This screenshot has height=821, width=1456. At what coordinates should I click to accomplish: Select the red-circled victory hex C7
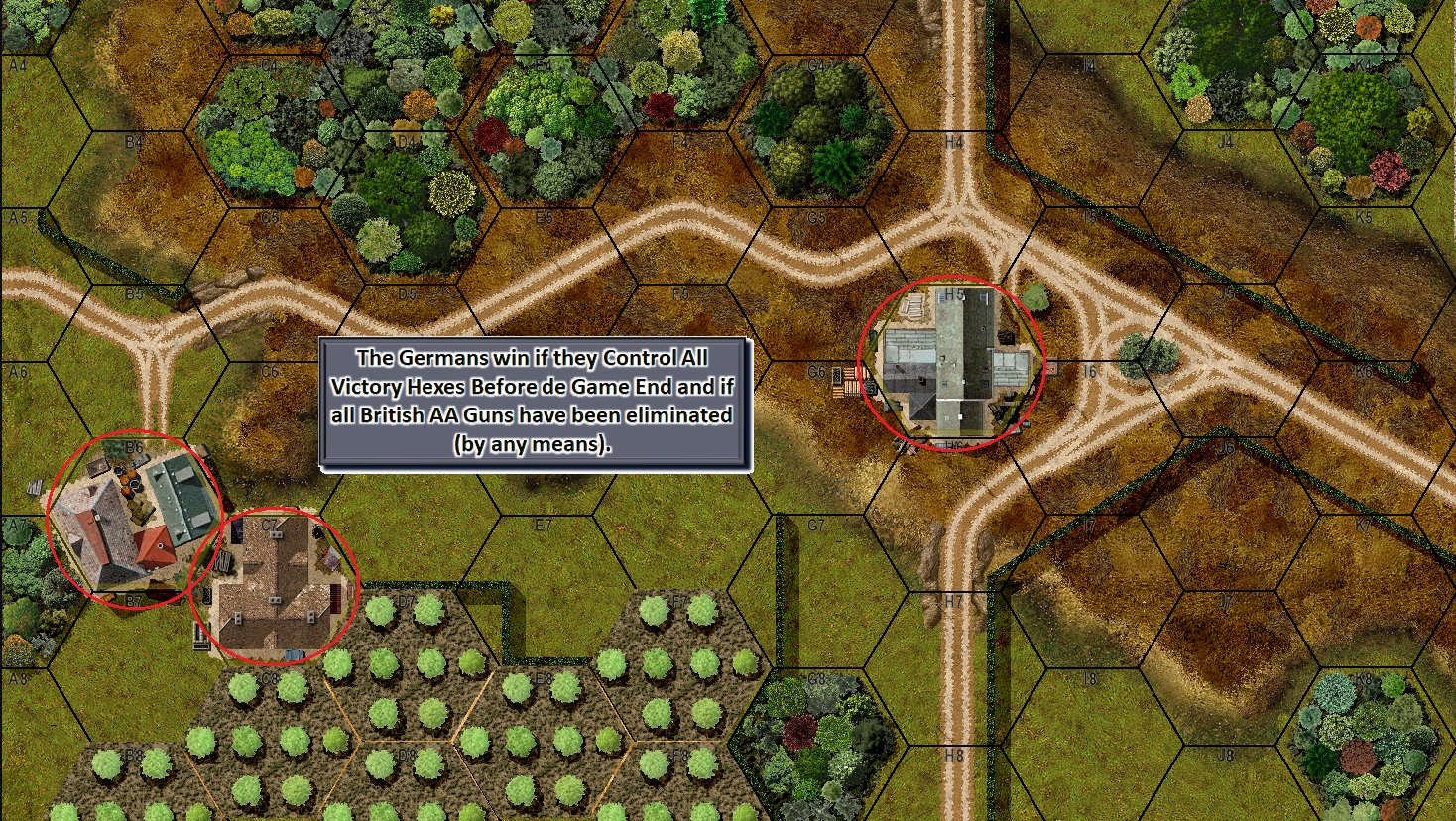coord(273,587)
